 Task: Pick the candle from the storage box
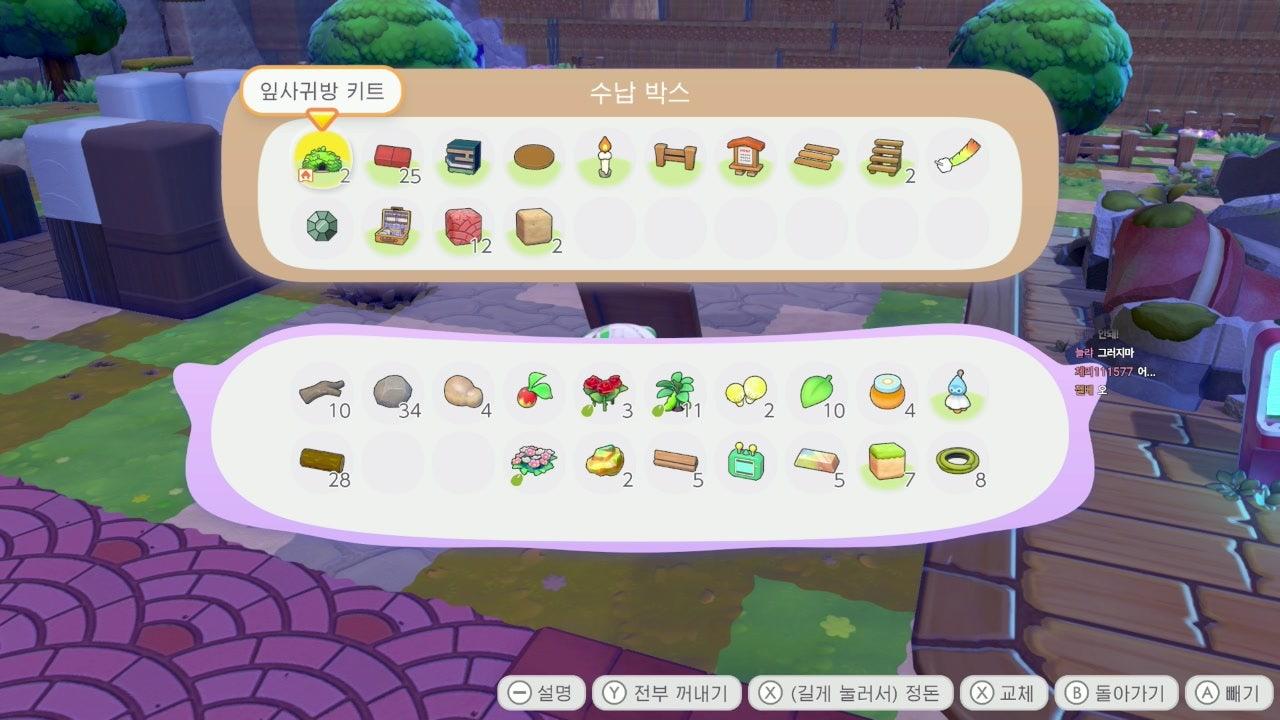(x=604, y=159)
